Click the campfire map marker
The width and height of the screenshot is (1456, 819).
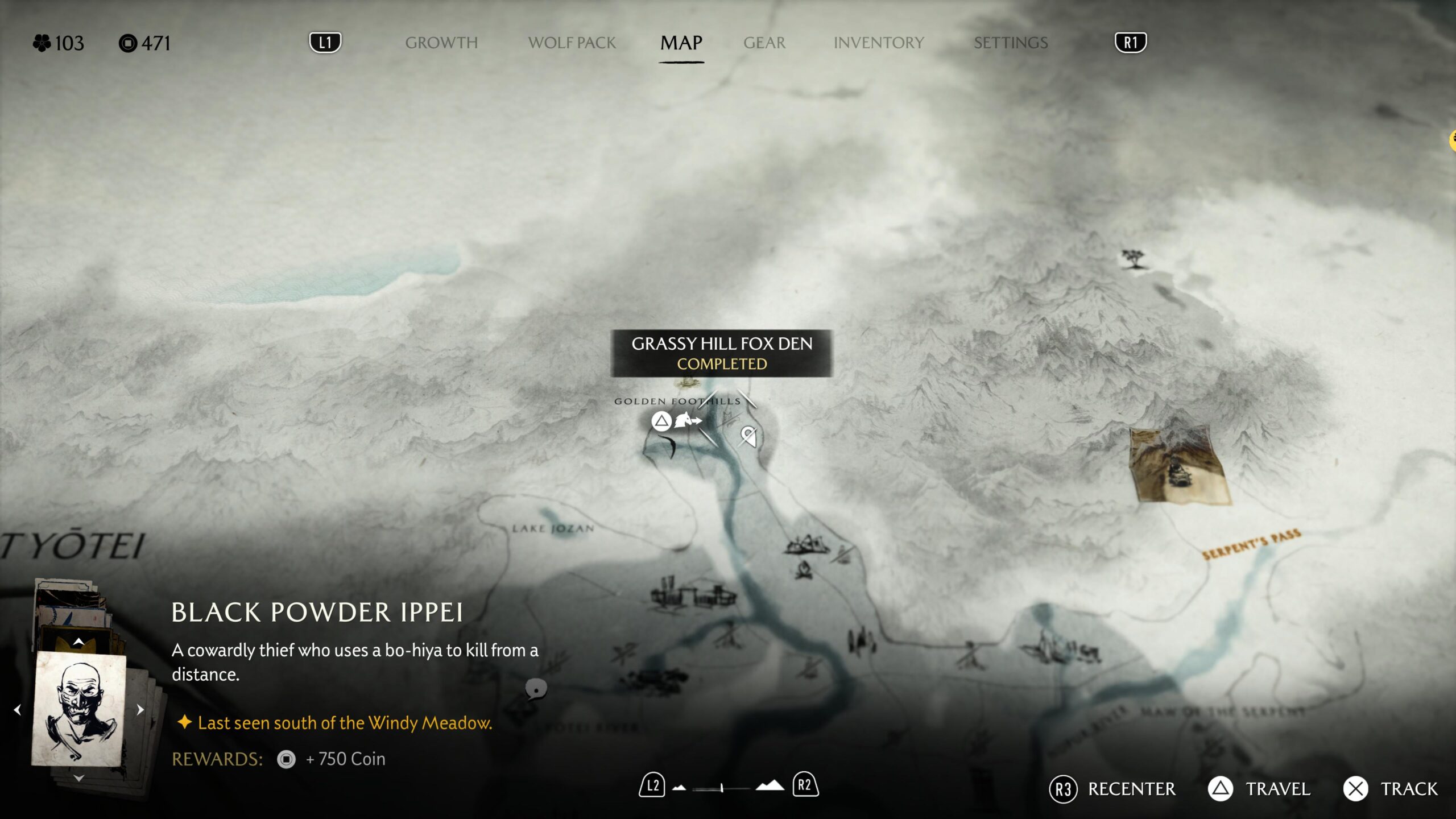pos(803,569)
